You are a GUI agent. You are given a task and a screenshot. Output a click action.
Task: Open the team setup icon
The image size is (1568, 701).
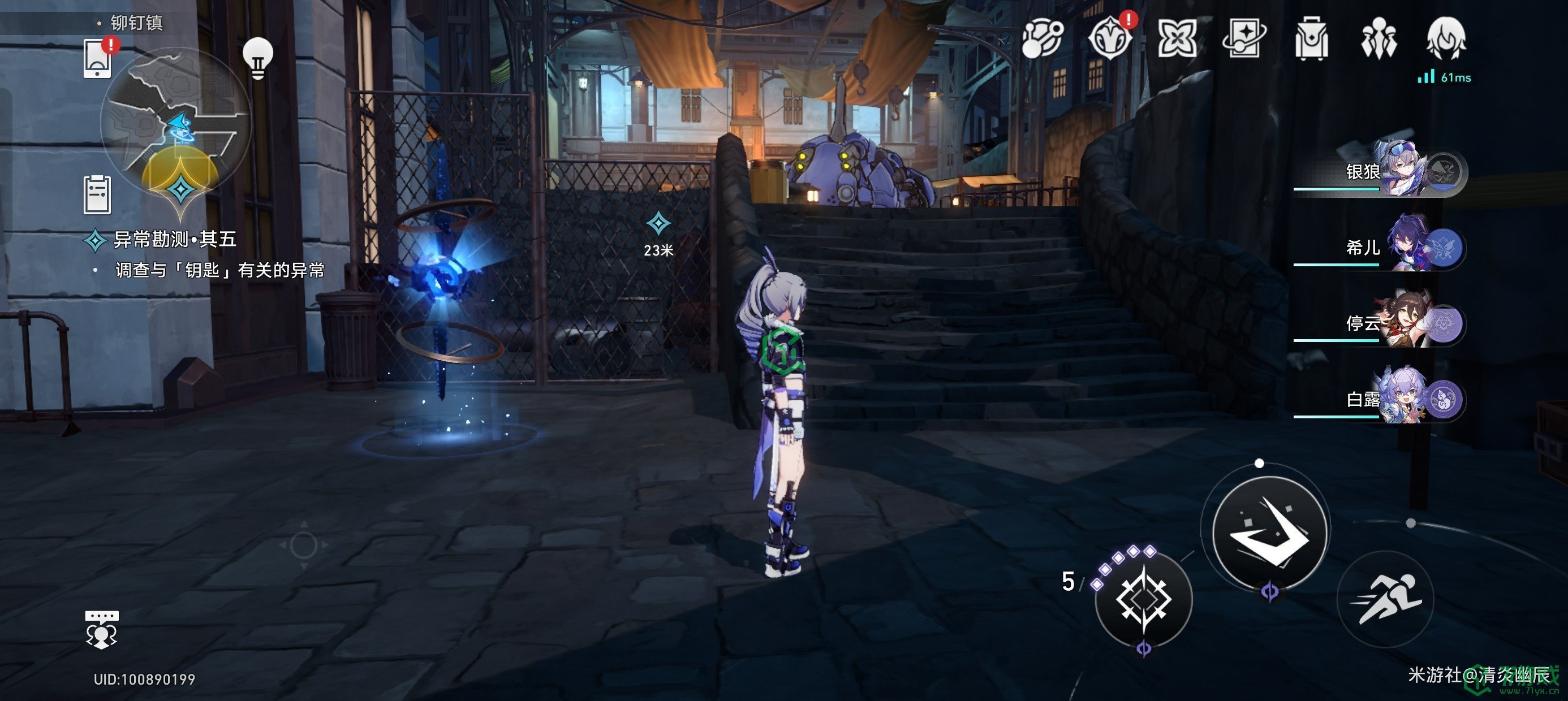[1379, 39]
